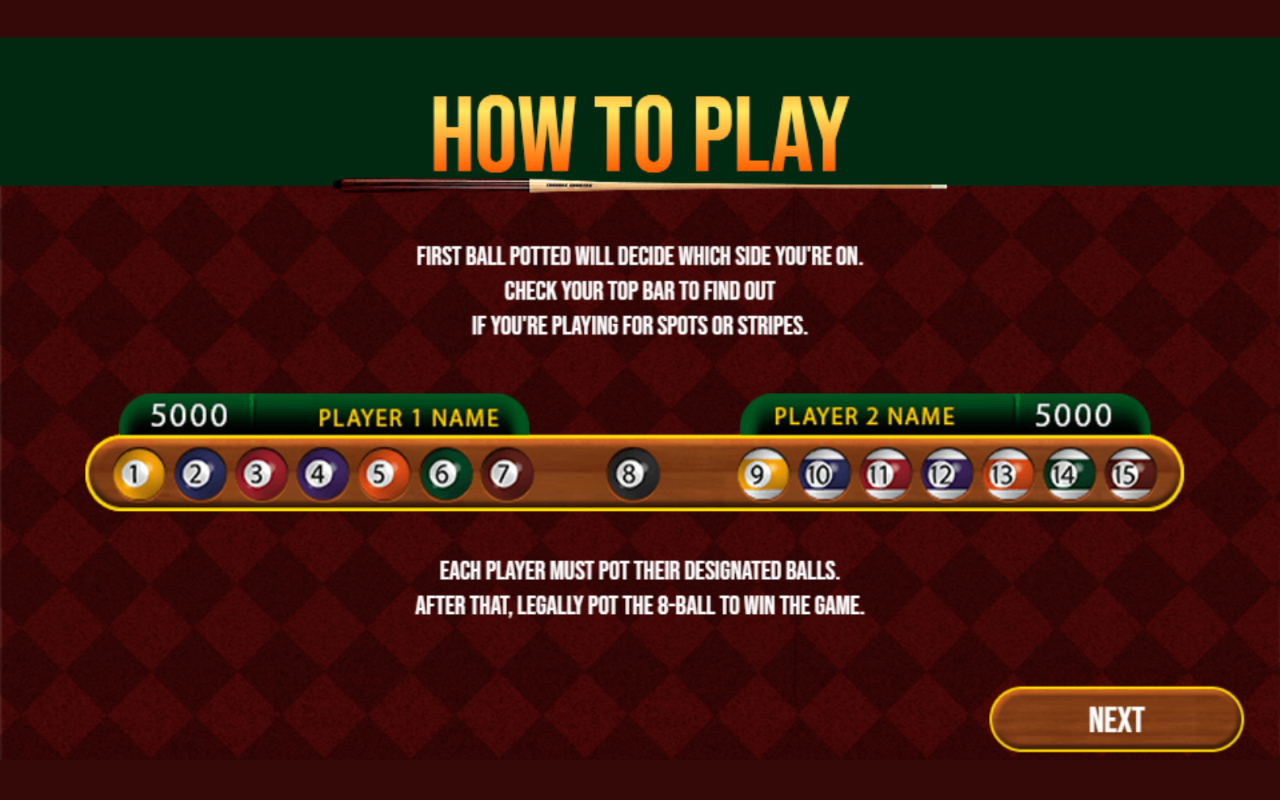Click the striped 14 ball
Screen dimensions: 1280x800
[x=1068, y=474]
